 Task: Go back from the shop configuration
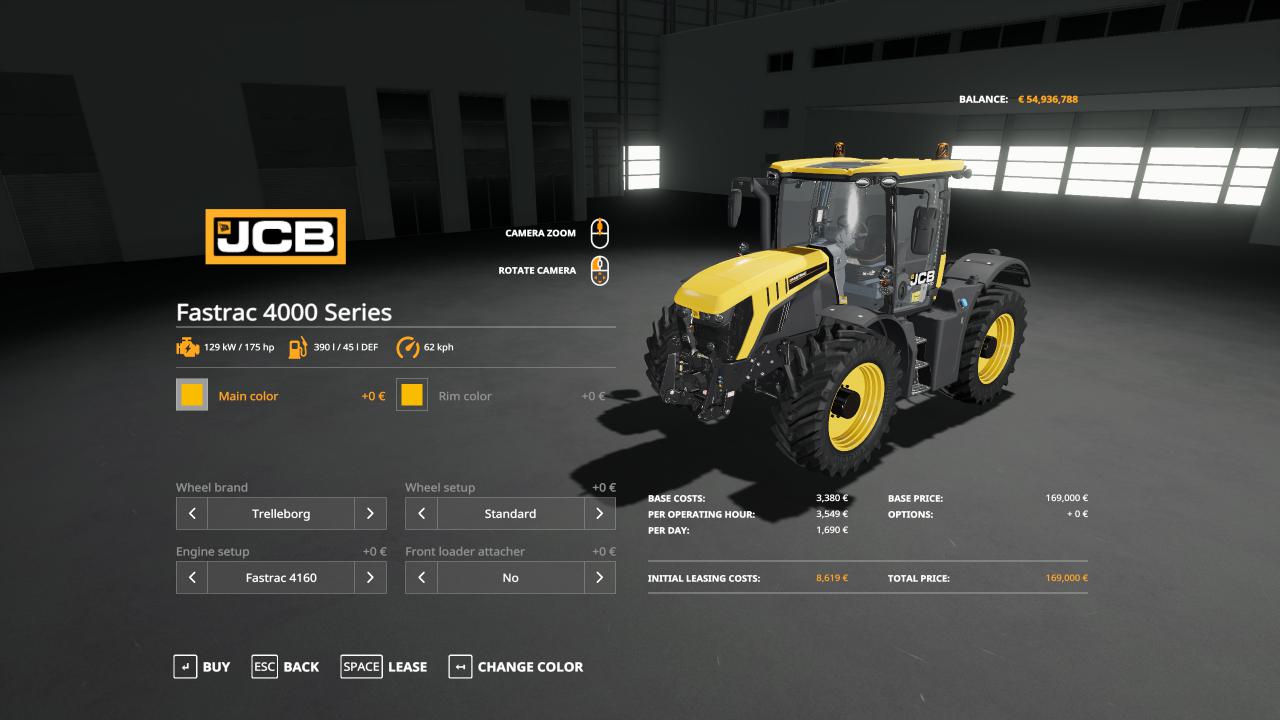tap(286, 667)
